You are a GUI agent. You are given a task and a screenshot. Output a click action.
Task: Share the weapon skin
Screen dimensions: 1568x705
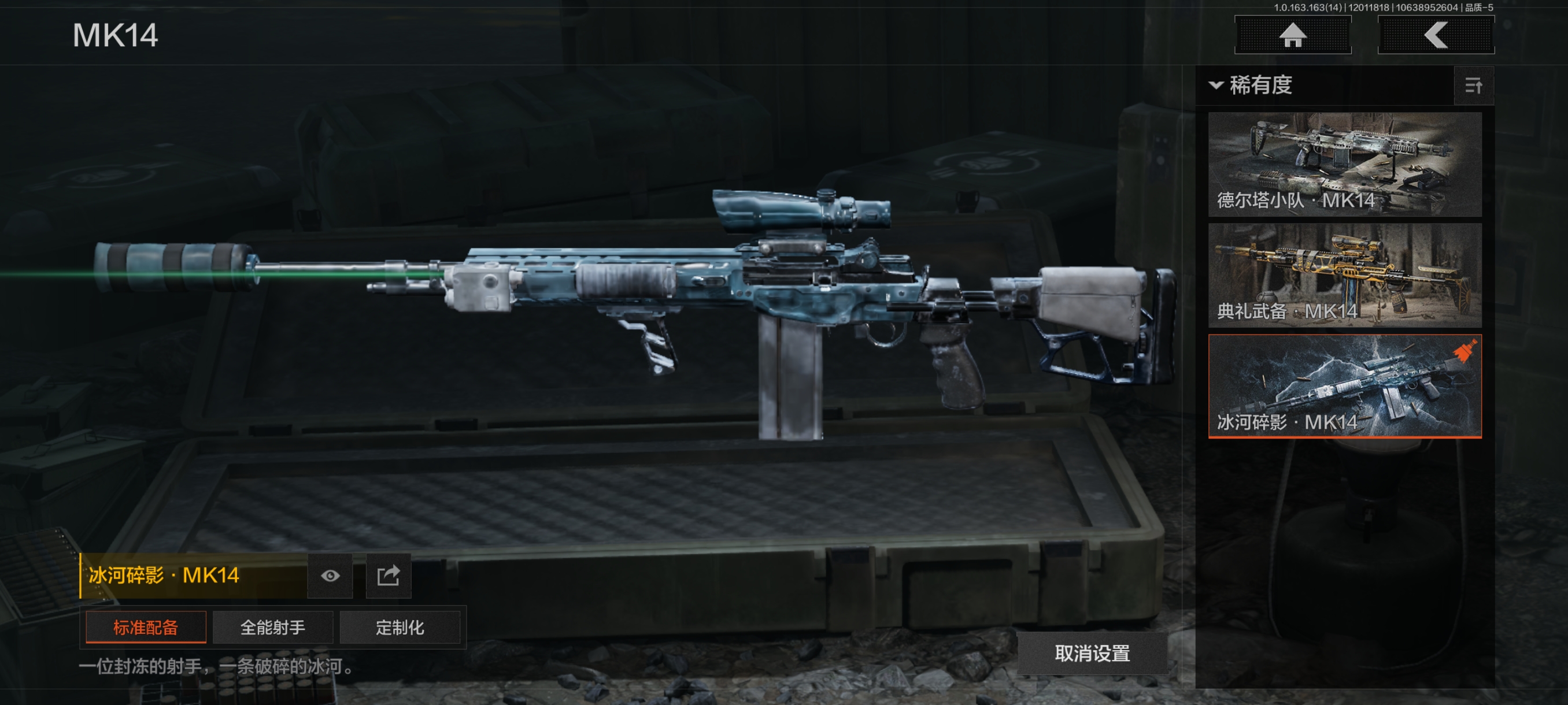click(x=389, y=576)
